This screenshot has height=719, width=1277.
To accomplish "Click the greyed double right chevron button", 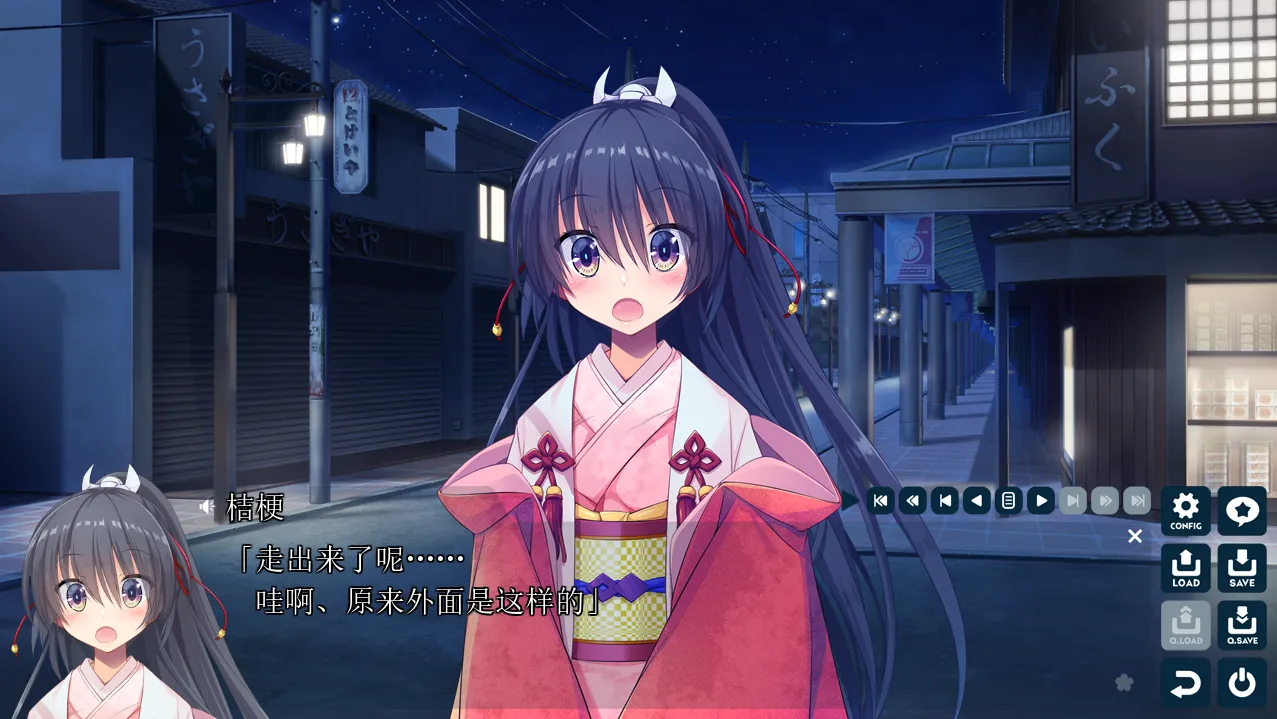I will [1105, 500].
